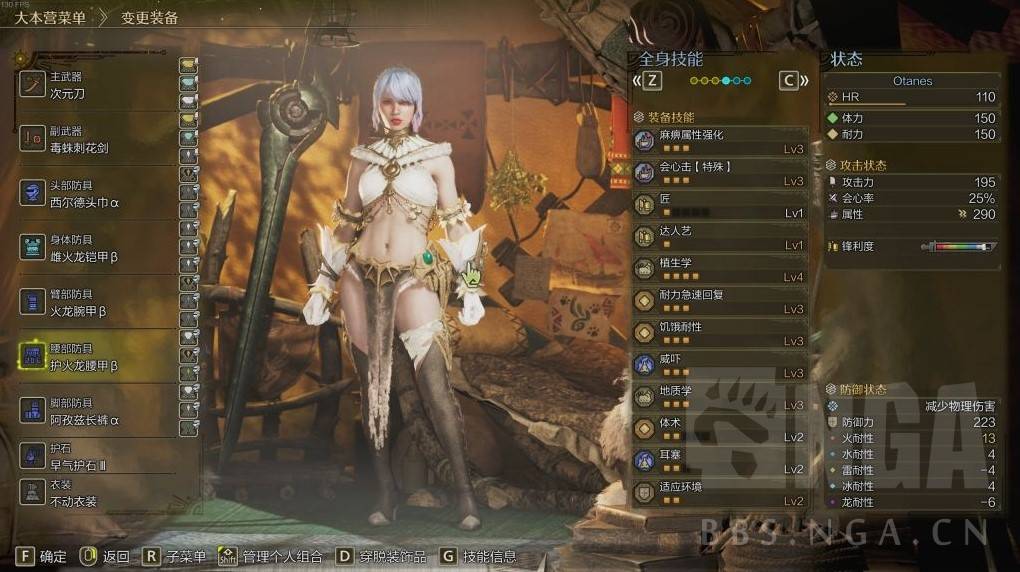Choose the 饥饿耐性 skill row
The image size is (1020, 572).
pyautogui.click(x=720, y=333)
